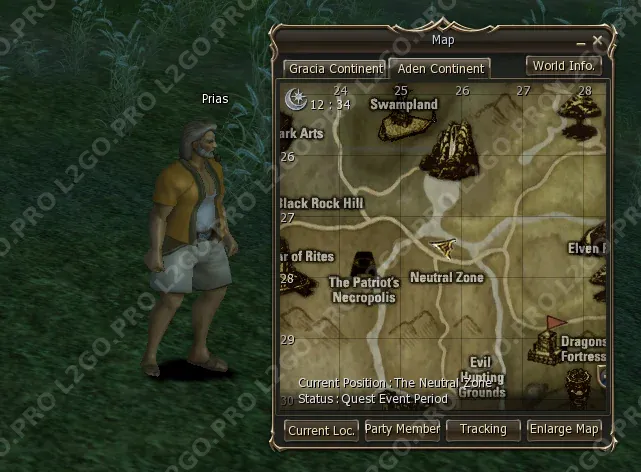Click the Black Rock Hill map label
Viewport: 641px width, 472px height.
click(323, 203)
